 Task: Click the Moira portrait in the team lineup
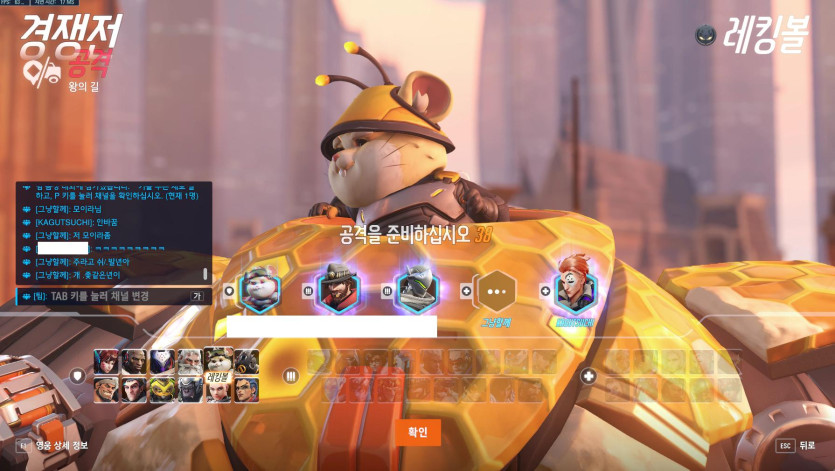pyautogui.click(x=574, y=290)
